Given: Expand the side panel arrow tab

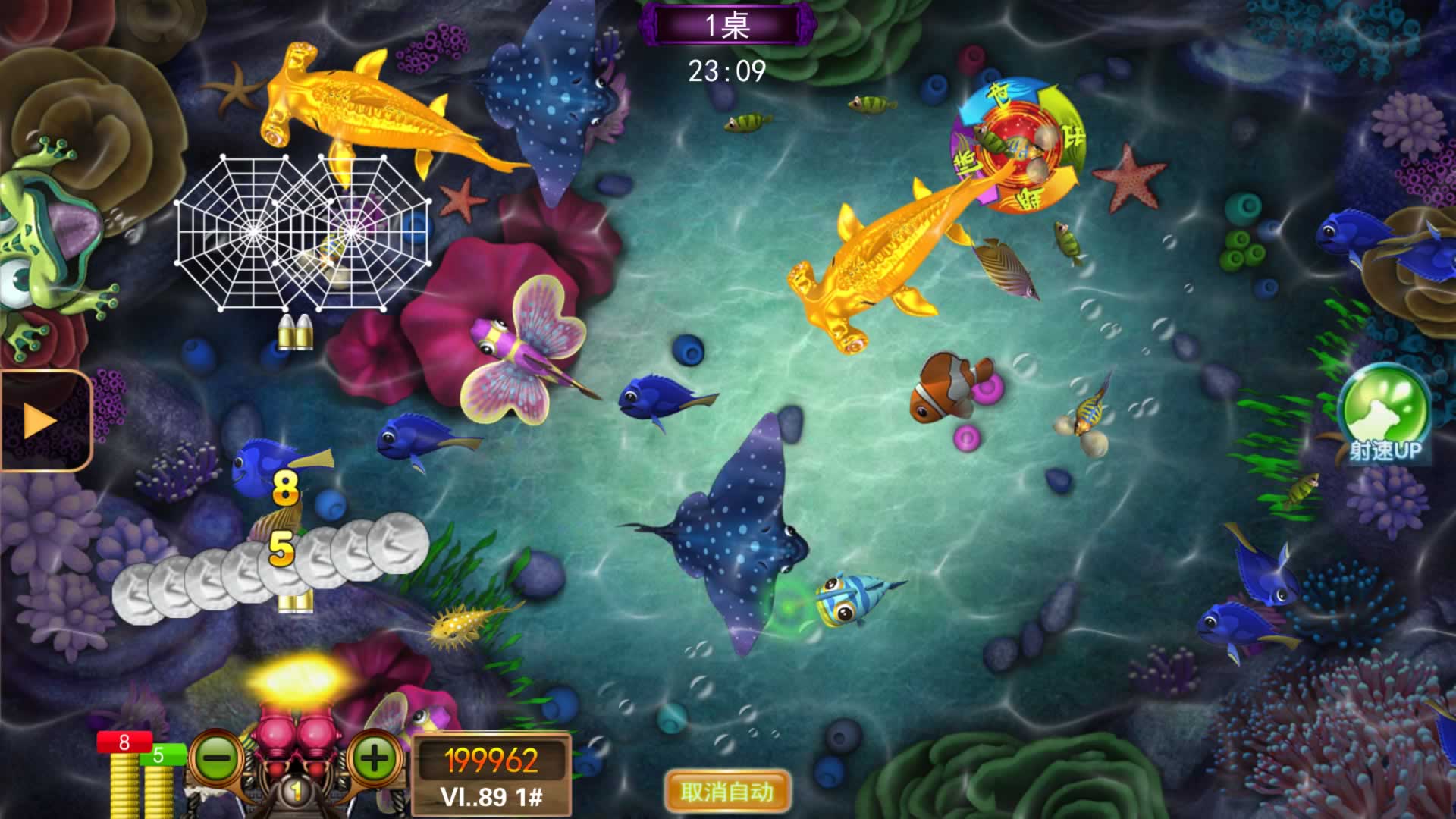Looking at the screenshot, I should point(42,421).
